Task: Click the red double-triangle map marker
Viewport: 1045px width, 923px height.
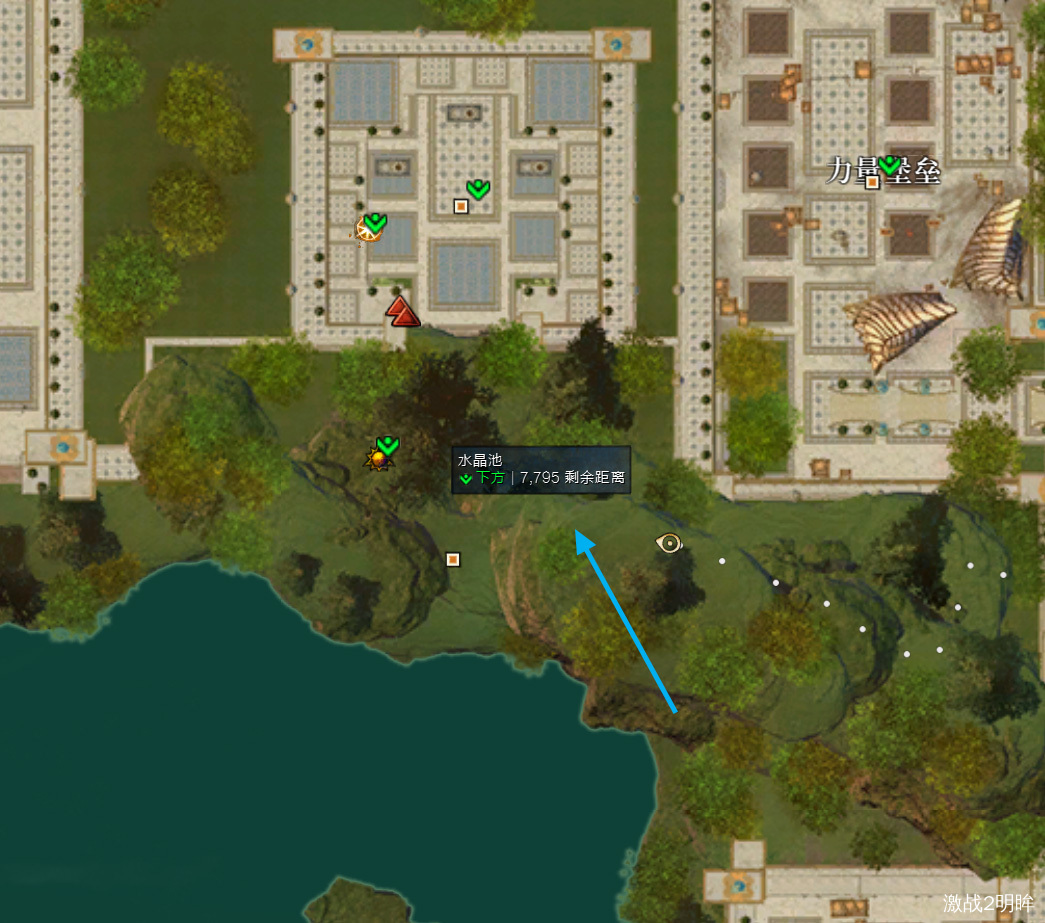Action: 403,311
